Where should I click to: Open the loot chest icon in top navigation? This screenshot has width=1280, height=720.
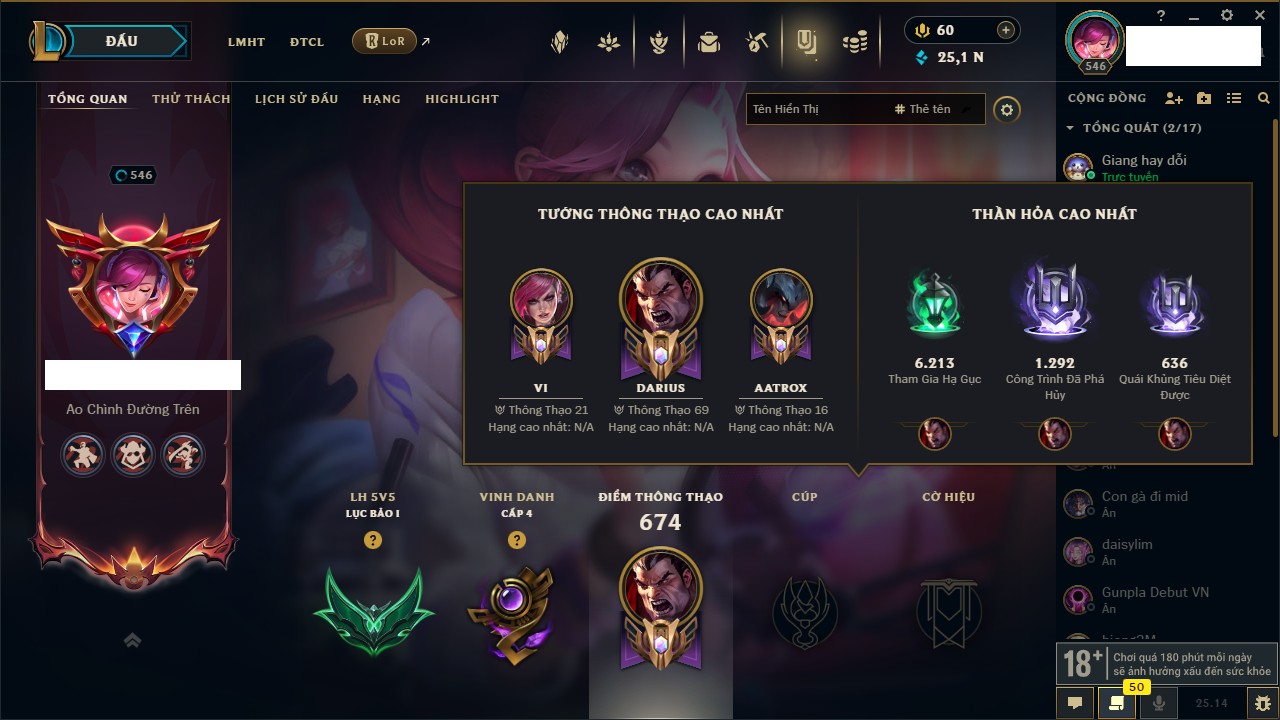point(709,42)
